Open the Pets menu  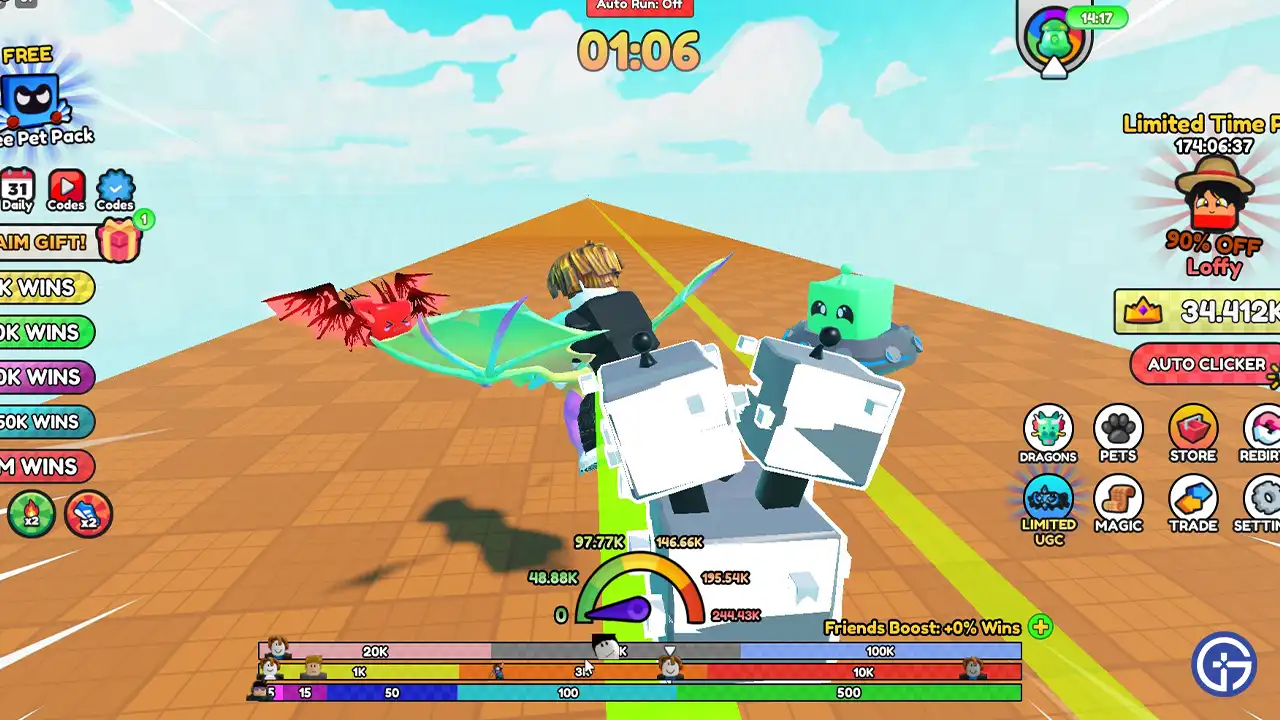(x=1118, y=434)
